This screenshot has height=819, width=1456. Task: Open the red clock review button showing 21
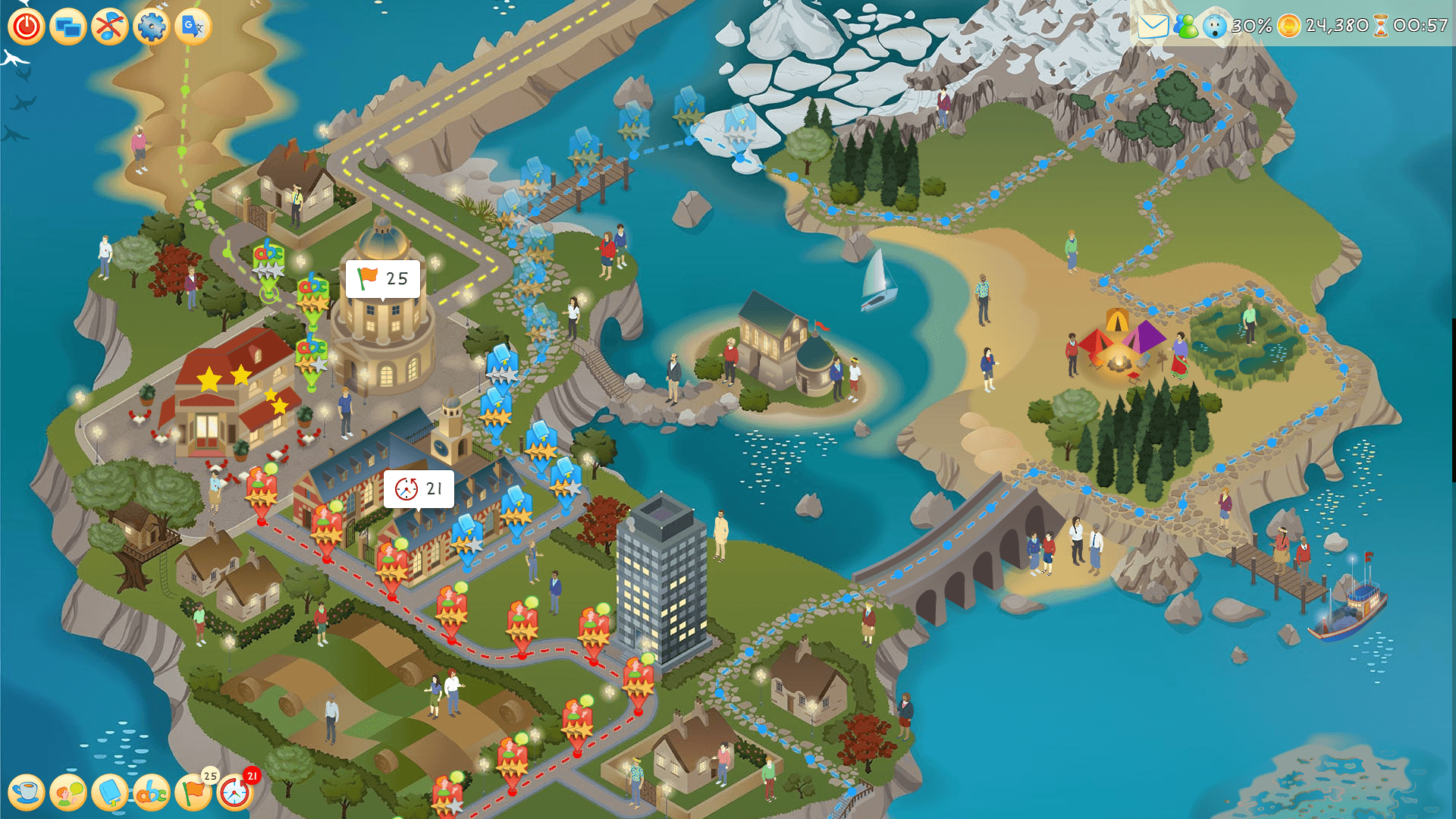(x=235, y=792)
